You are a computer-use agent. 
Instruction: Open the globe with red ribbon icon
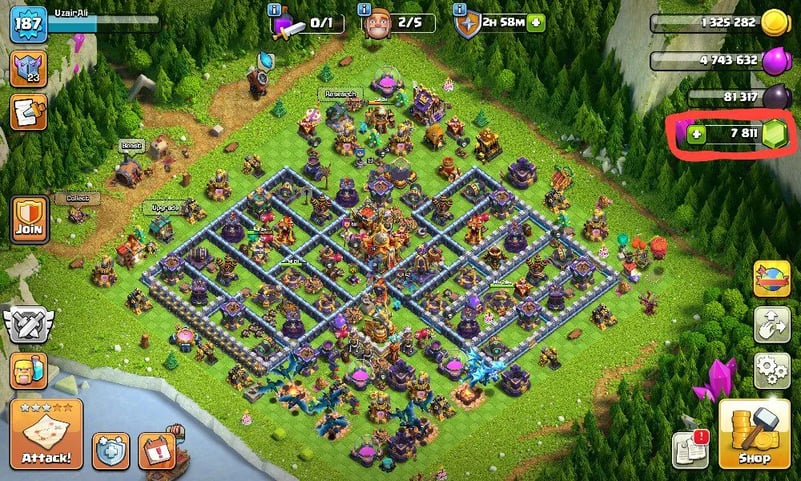pos(770,277)
